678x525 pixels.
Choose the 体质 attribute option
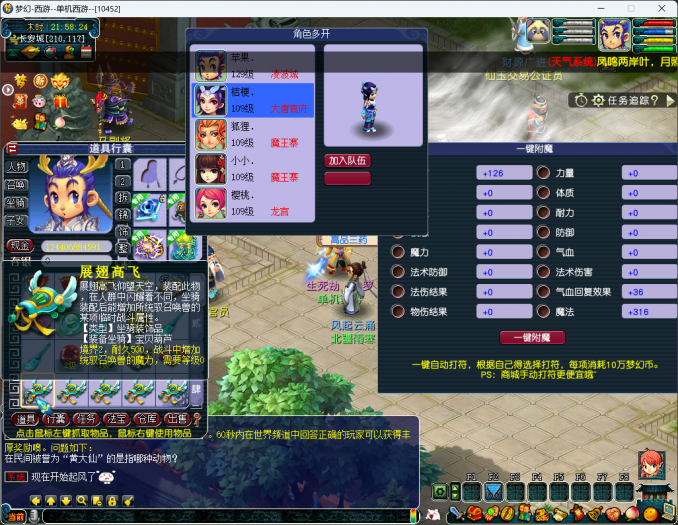tap(544, 192)
